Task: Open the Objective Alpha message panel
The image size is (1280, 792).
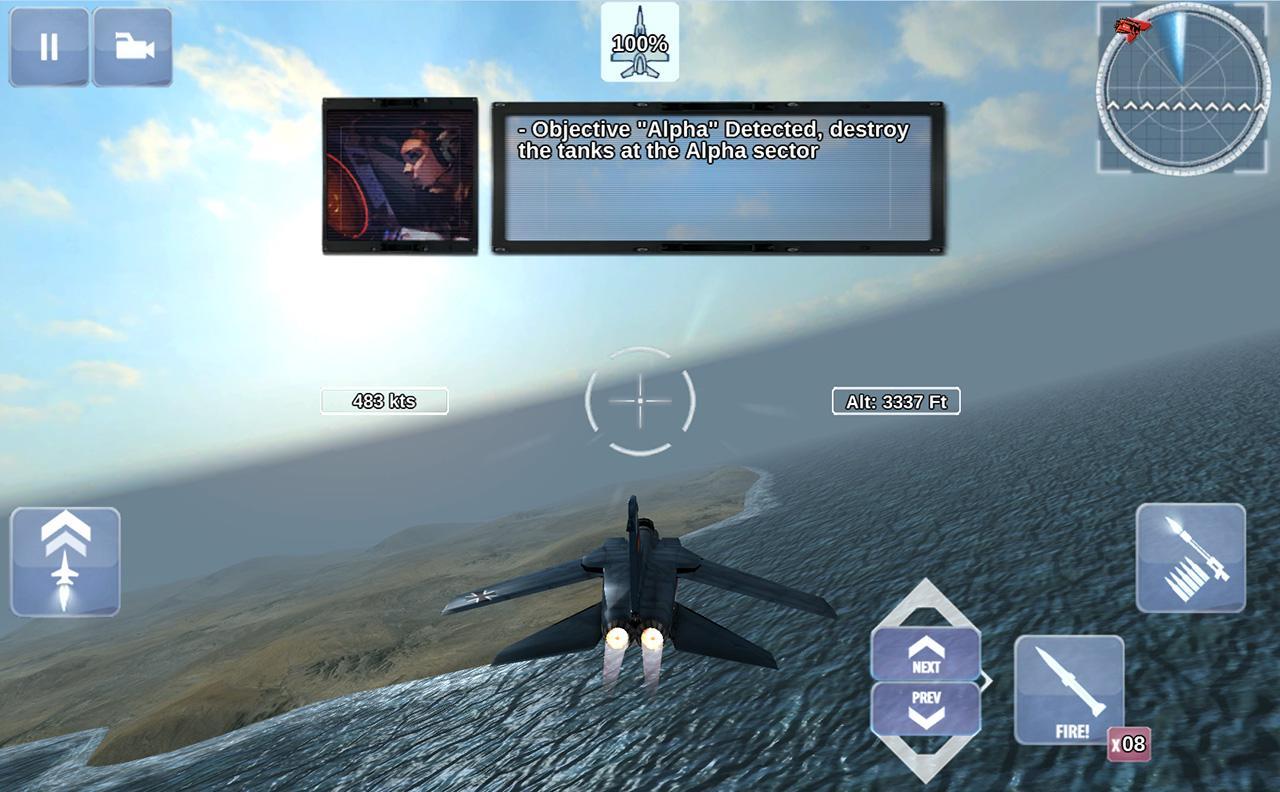Action: pos(716,175)
